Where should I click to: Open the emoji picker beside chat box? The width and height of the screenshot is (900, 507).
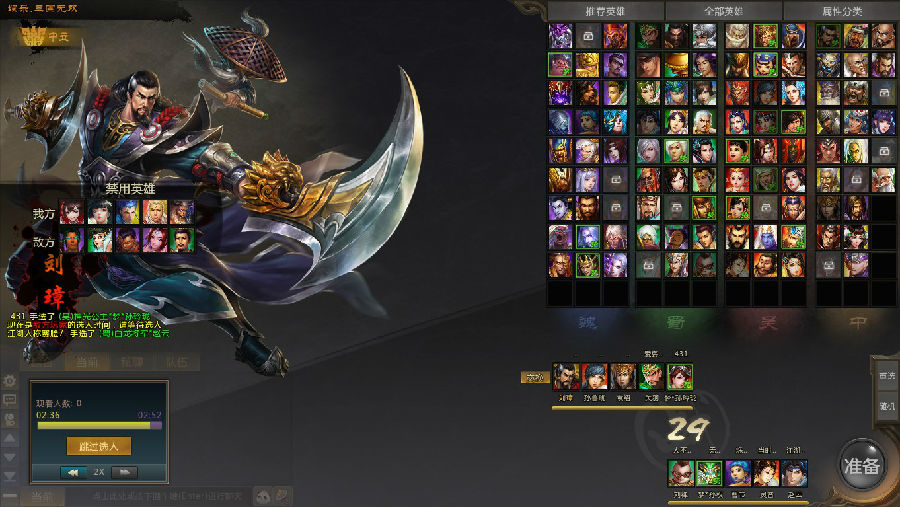pos(265,495)
